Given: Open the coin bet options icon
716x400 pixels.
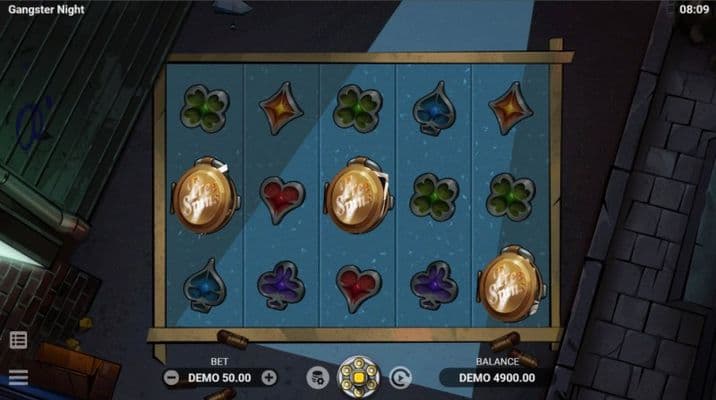Looking at the screenshot, I should [x=316, y=377].
